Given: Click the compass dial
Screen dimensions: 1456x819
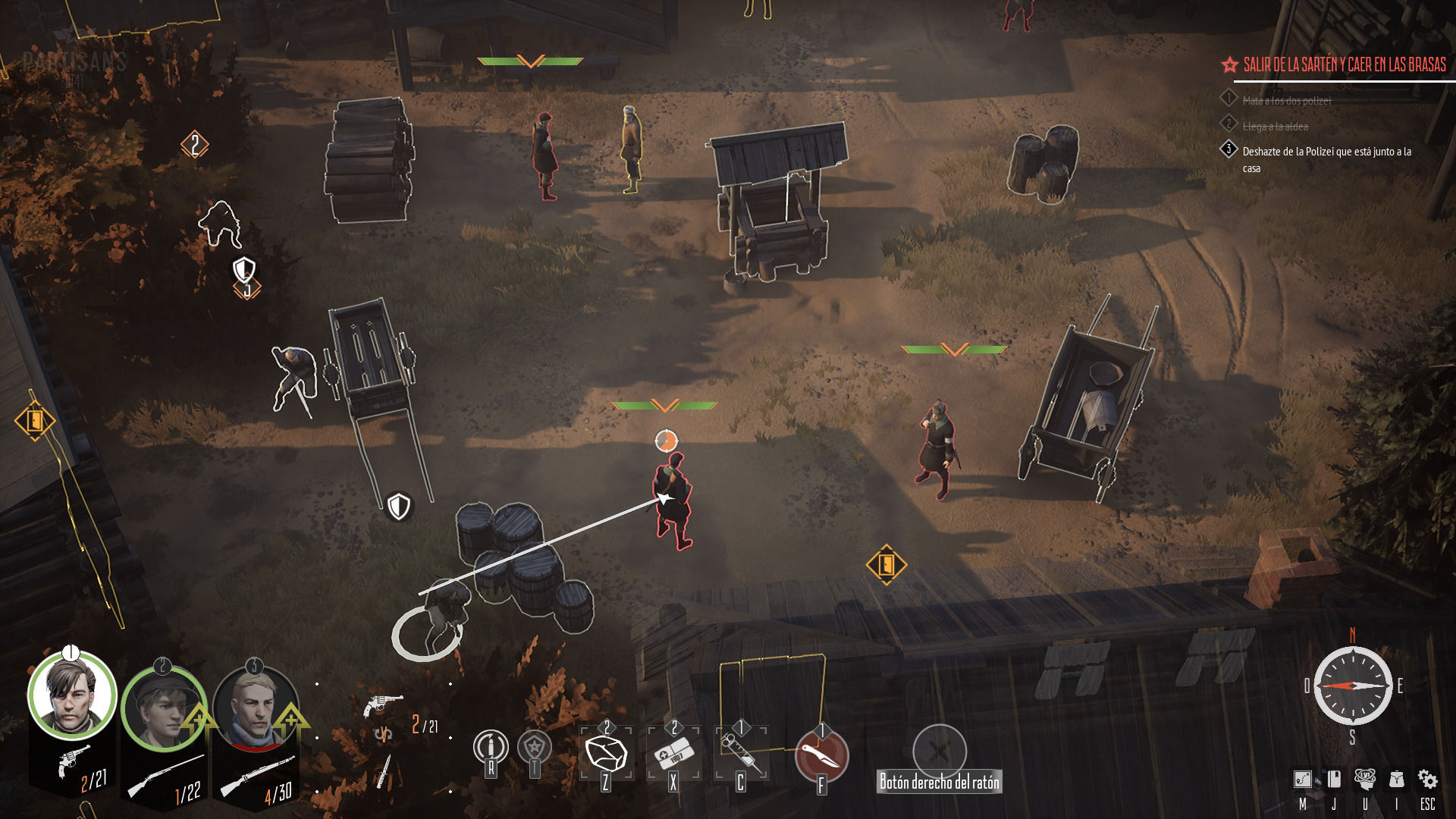Looking at the screenshot, I should pyautogui.click(x=1352, y=686).
